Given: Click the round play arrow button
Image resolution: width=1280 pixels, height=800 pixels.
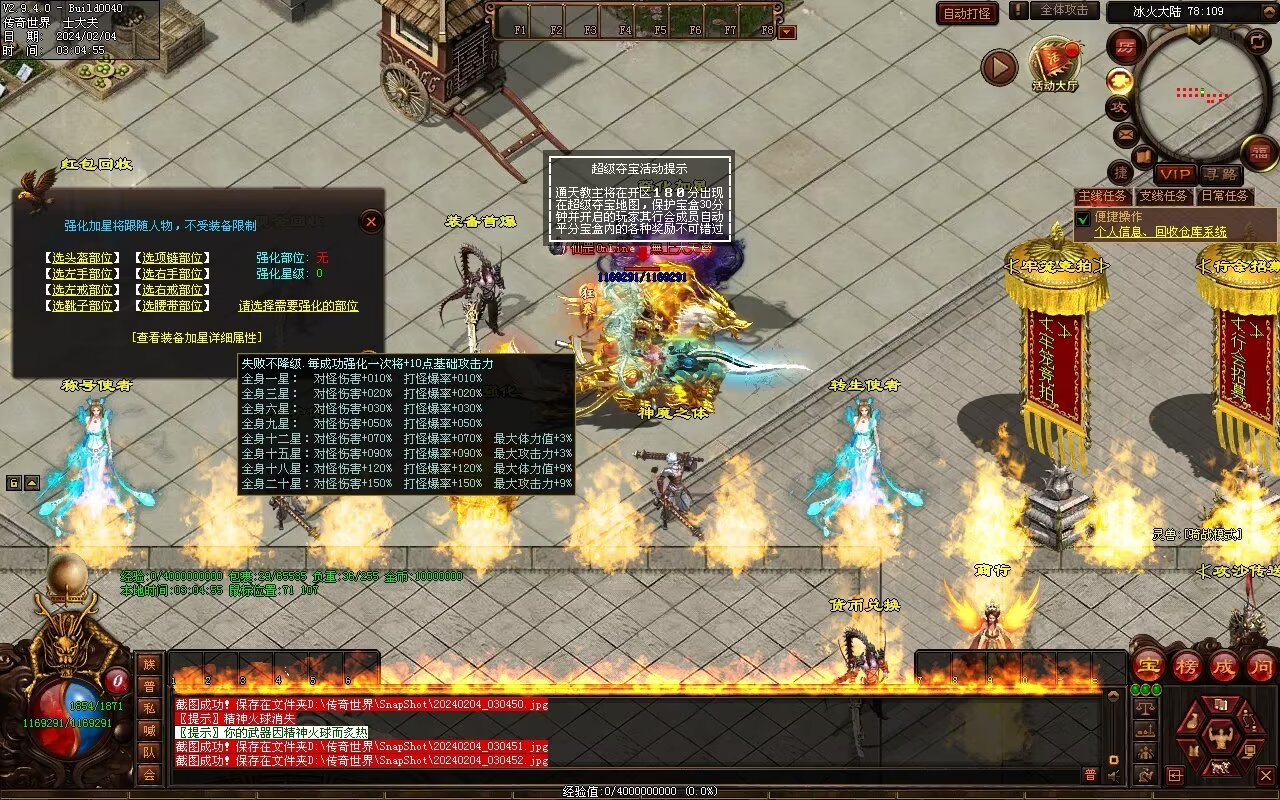Looking at the screenshot, I should 998,68.
